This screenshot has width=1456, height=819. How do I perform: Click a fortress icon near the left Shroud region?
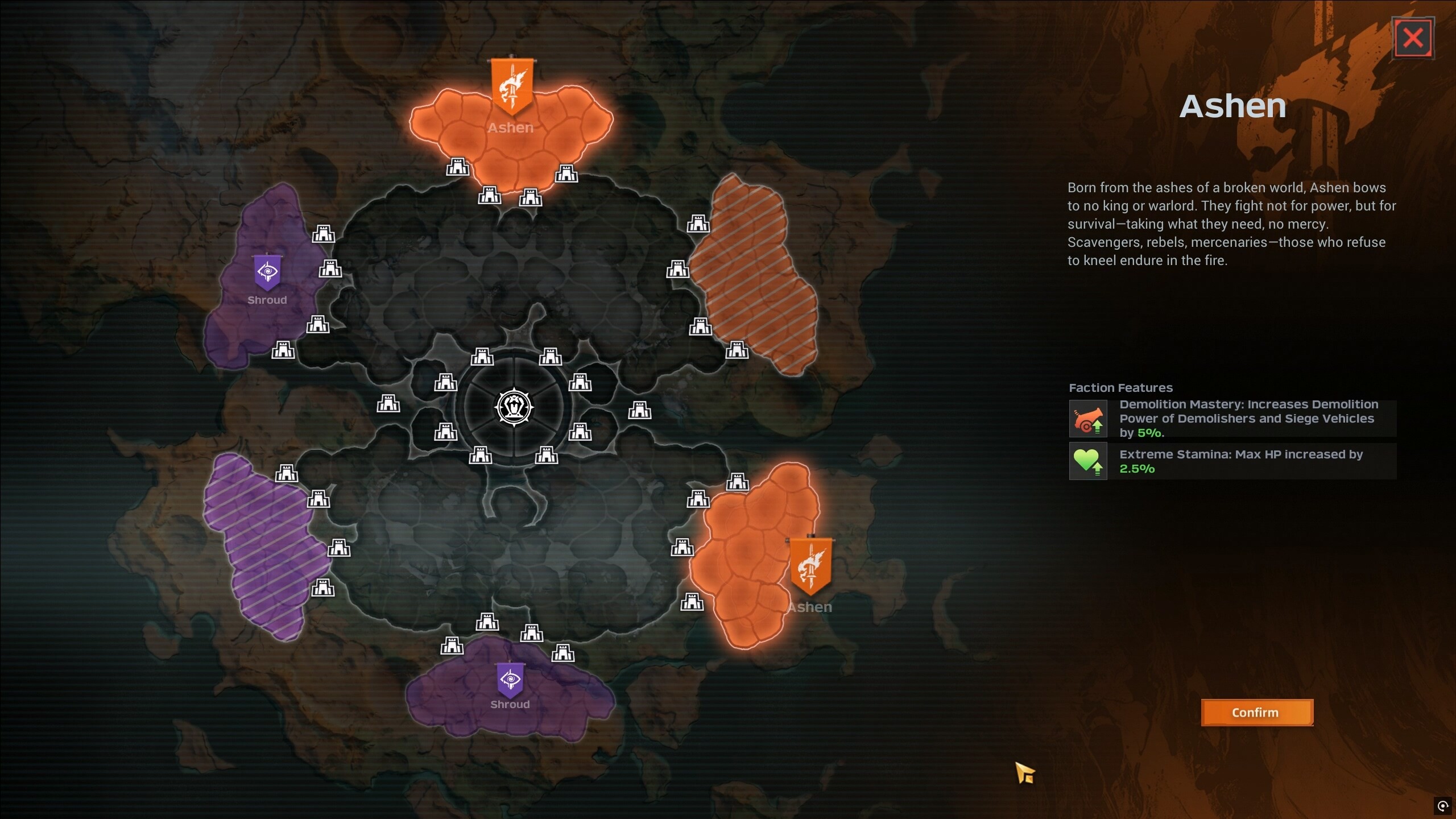click(323, 233)
